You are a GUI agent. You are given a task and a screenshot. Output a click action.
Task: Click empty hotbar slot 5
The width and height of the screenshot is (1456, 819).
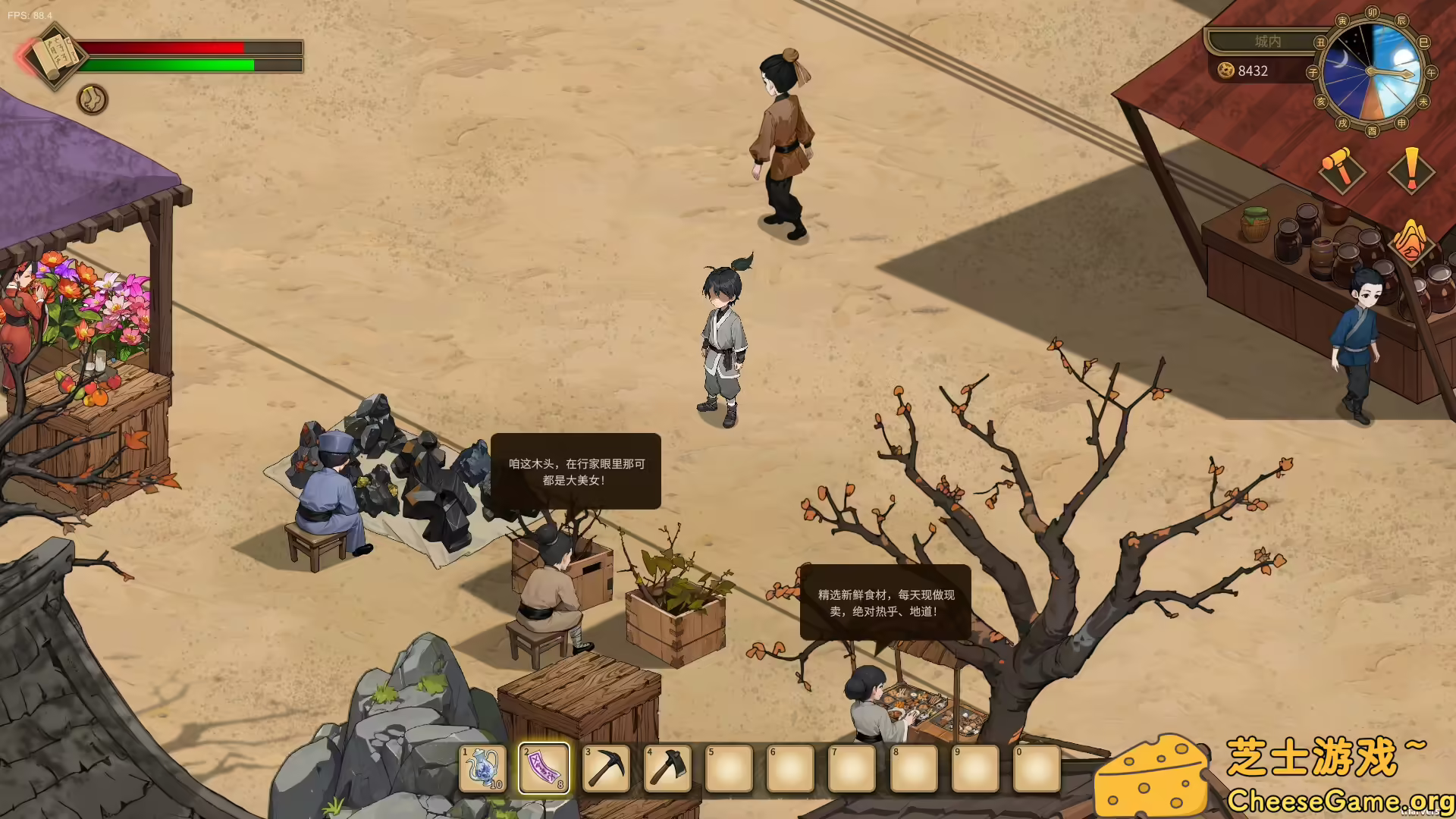(729, 767)
